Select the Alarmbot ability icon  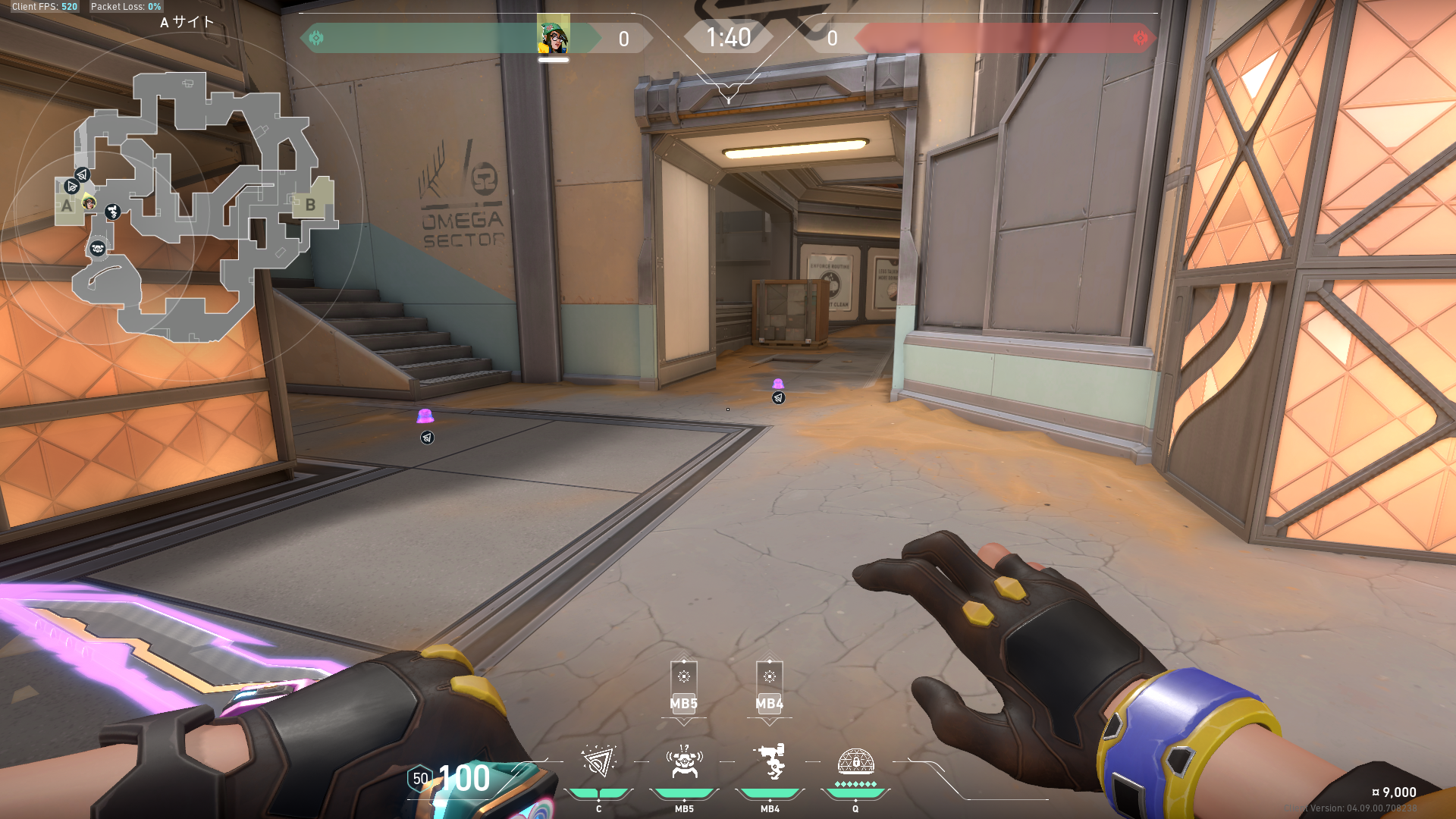click(x=684, y=762)
